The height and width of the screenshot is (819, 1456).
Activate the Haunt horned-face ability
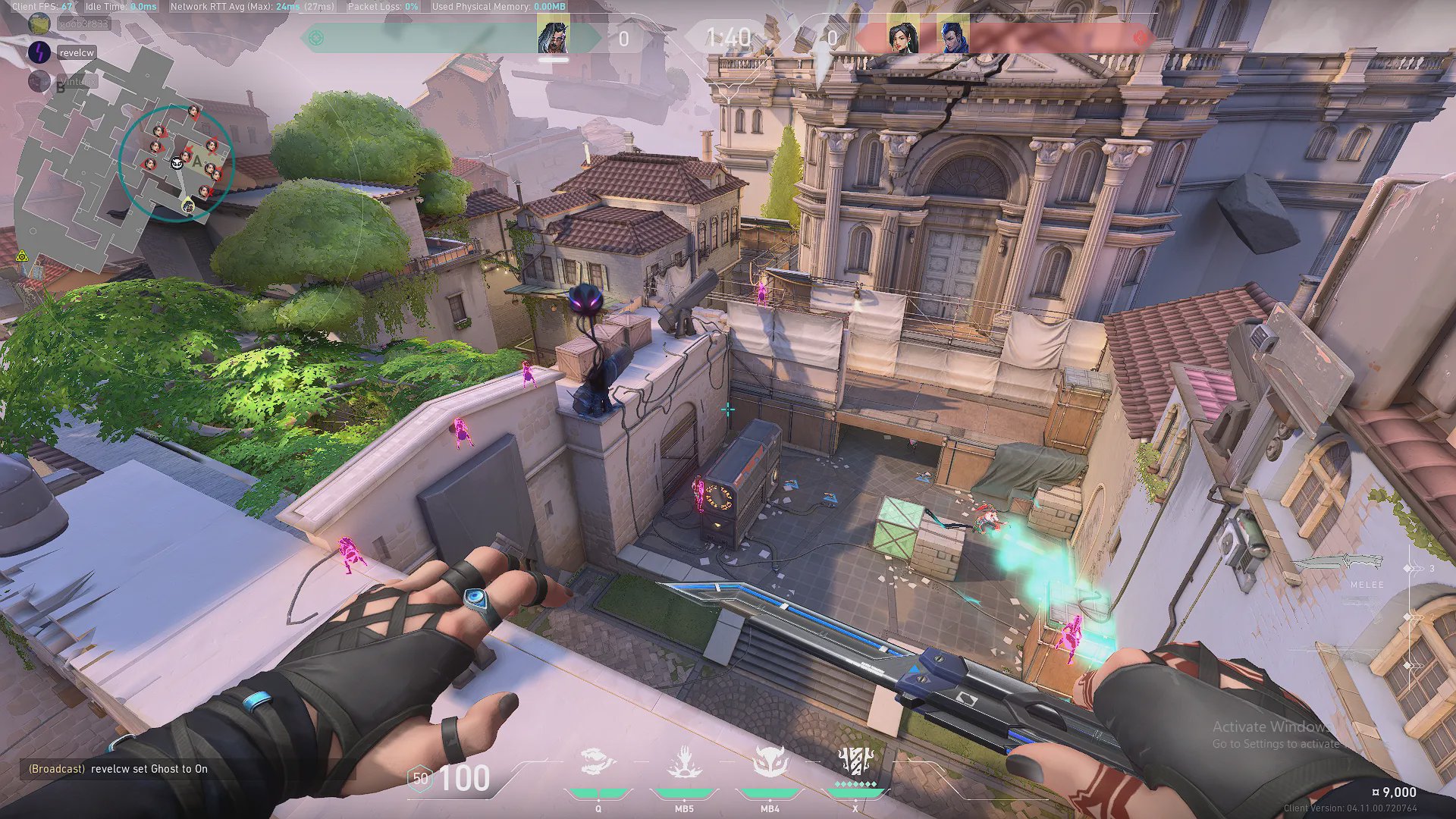tap(770, 761)
